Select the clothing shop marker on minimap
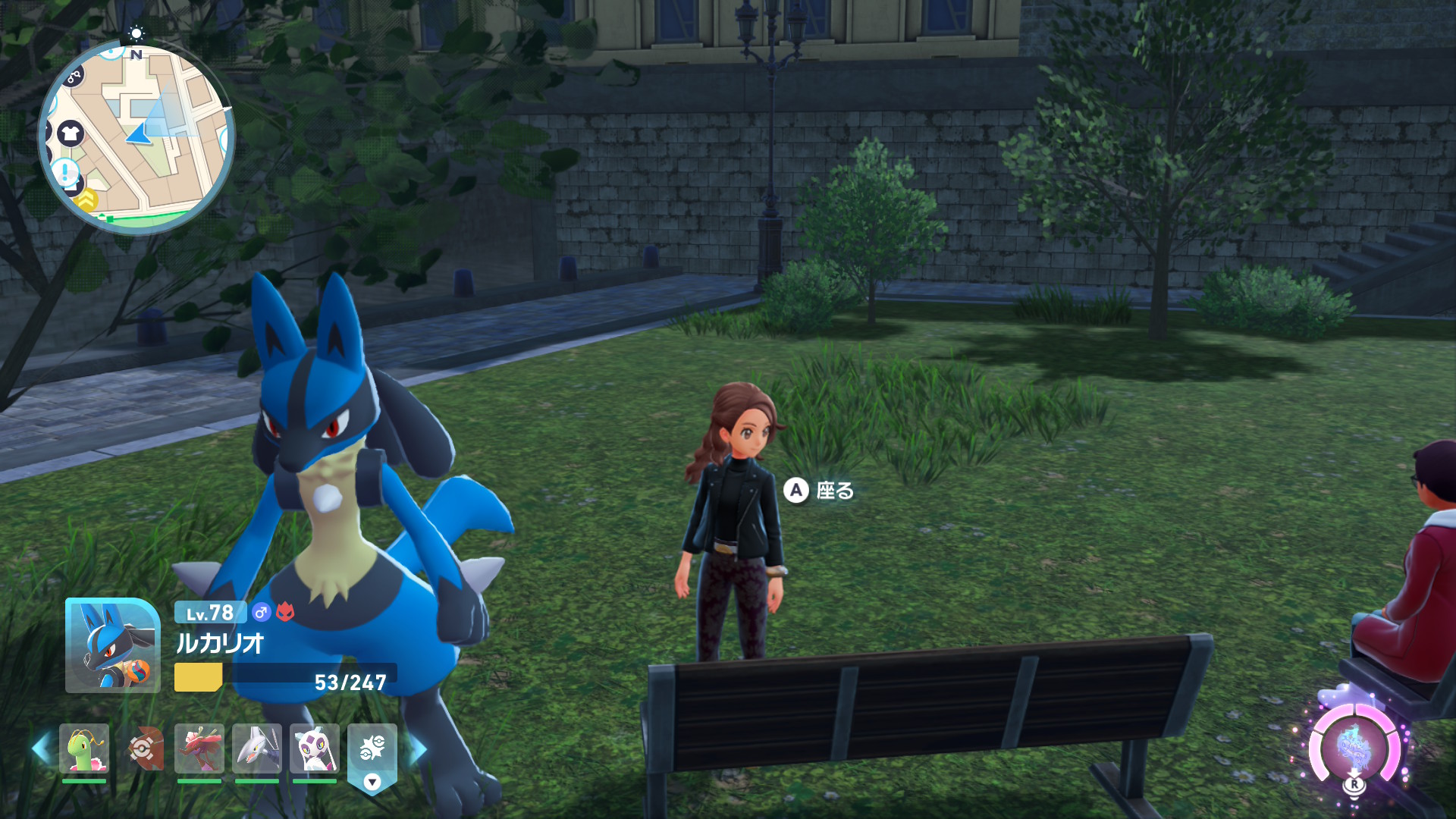The height and width of the screenshot is (819, 1456). tap(71, 134)
